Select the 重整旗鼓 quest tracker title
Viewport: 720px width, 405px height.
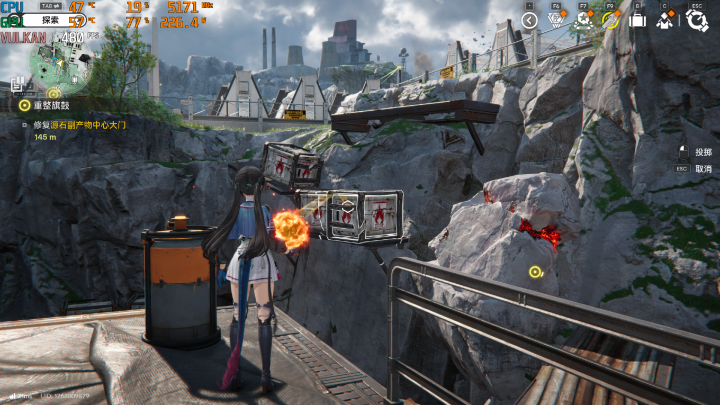click(51, 104)
